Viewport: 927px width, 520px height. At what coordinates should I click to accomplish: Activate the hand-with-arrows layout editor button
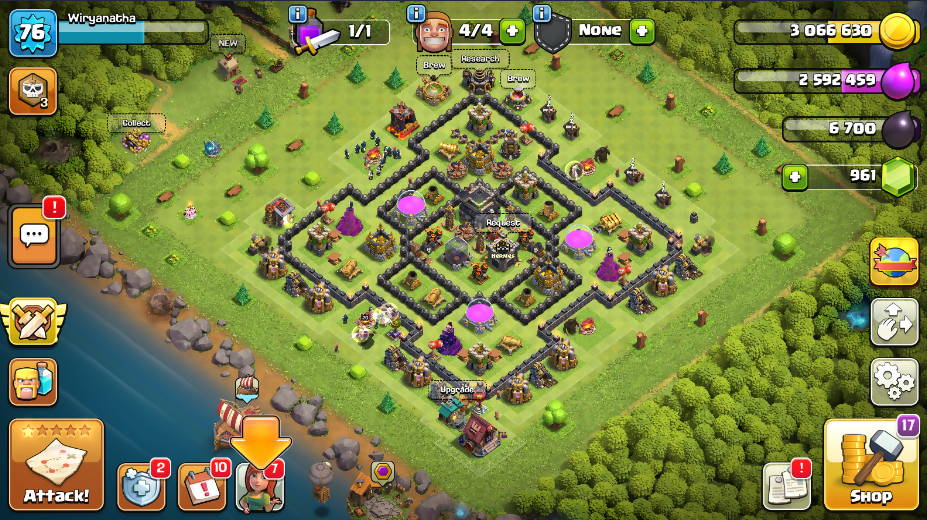894,322
